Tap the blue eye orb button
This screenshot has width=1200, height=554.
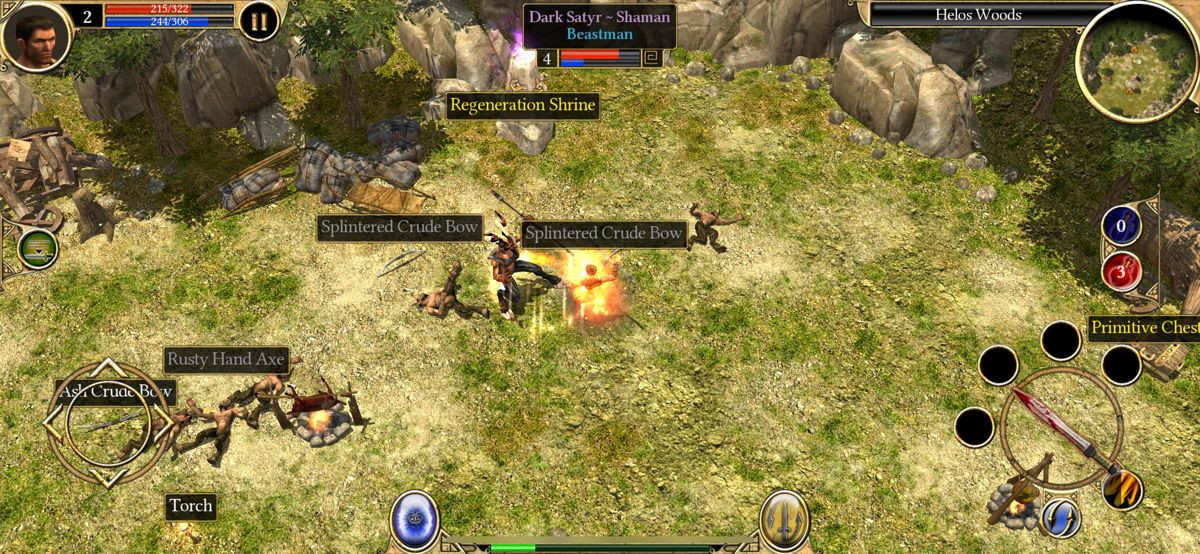pyautogui.click(x=414, y=520)
